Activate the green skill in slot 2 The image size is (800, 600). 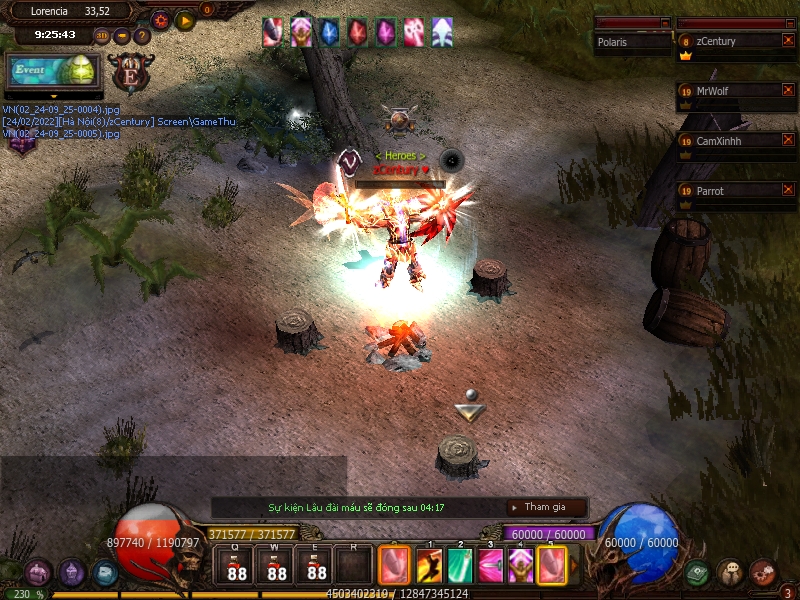coord(460,565)
